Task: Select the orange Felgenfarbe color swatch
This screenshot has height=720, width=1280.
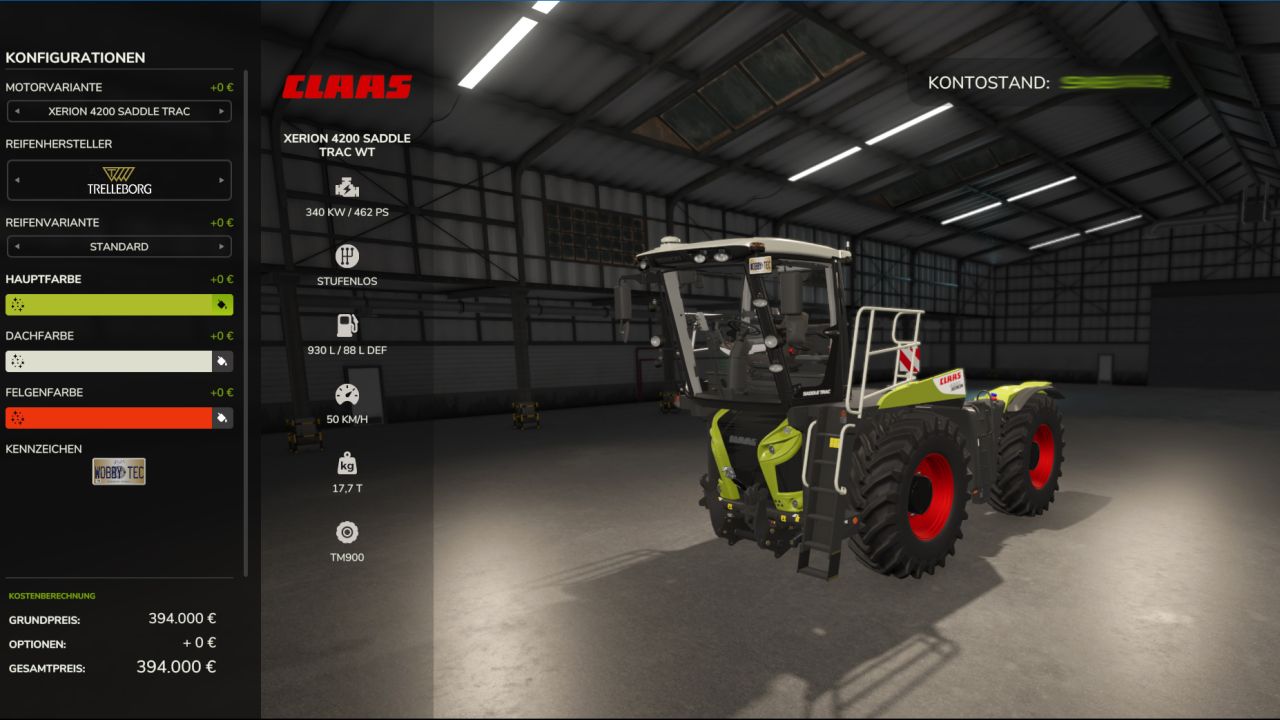Action: click(x=105, y=417)
